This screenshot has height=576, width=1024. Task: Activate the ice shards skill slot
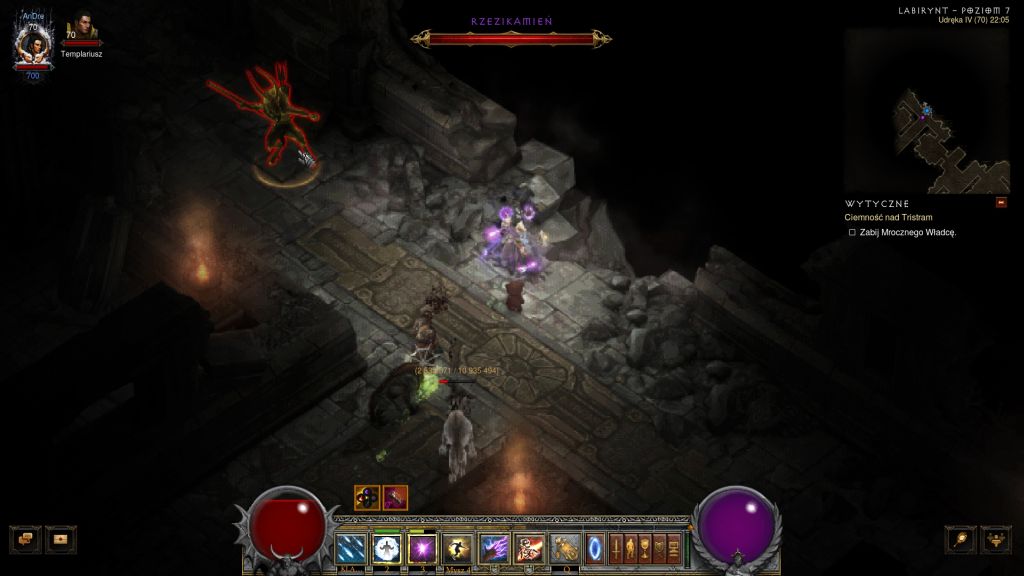(x=351, y=548)
